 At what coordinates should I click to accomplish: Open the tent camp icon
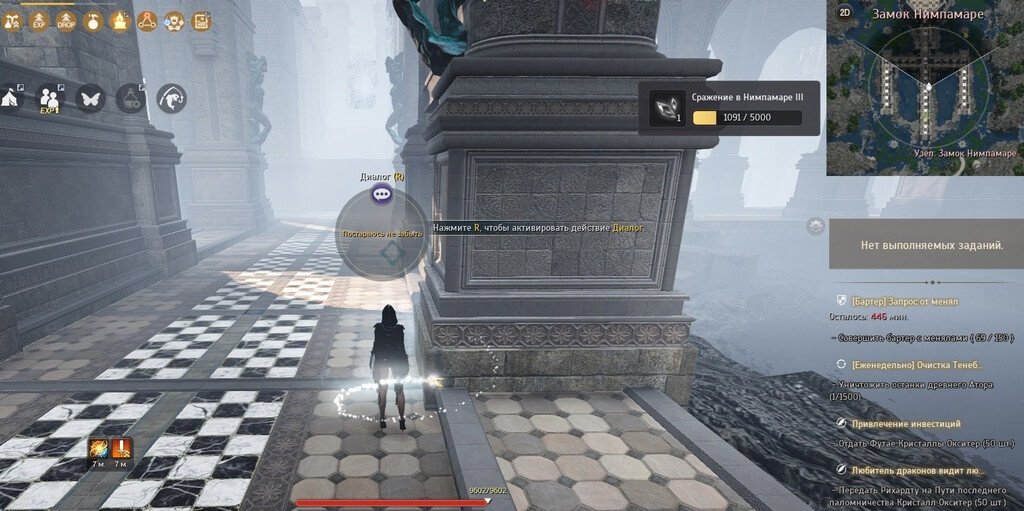[x=12, y=98]
